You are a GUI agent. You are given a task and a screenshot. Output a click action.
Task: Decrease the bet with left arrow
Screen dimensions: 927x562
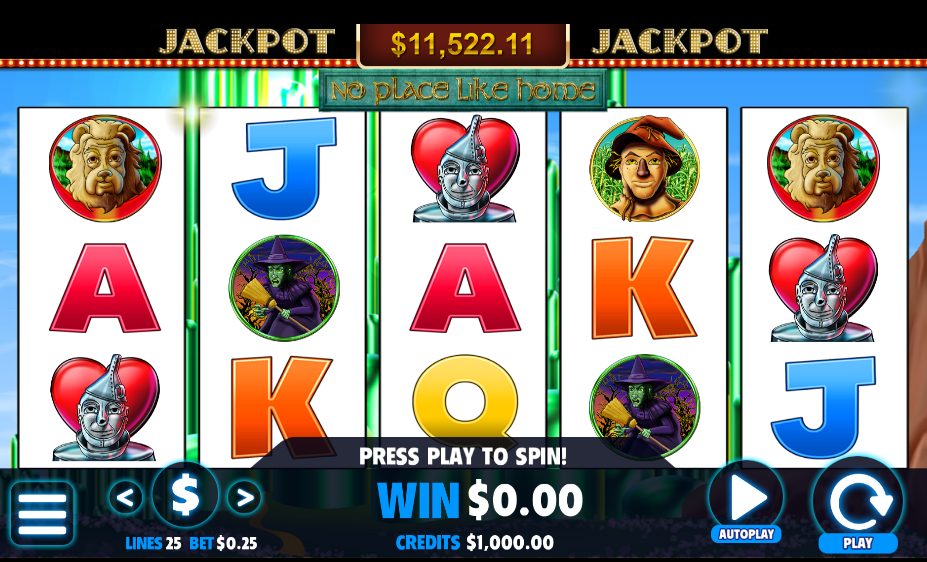[x=125, y=496]
